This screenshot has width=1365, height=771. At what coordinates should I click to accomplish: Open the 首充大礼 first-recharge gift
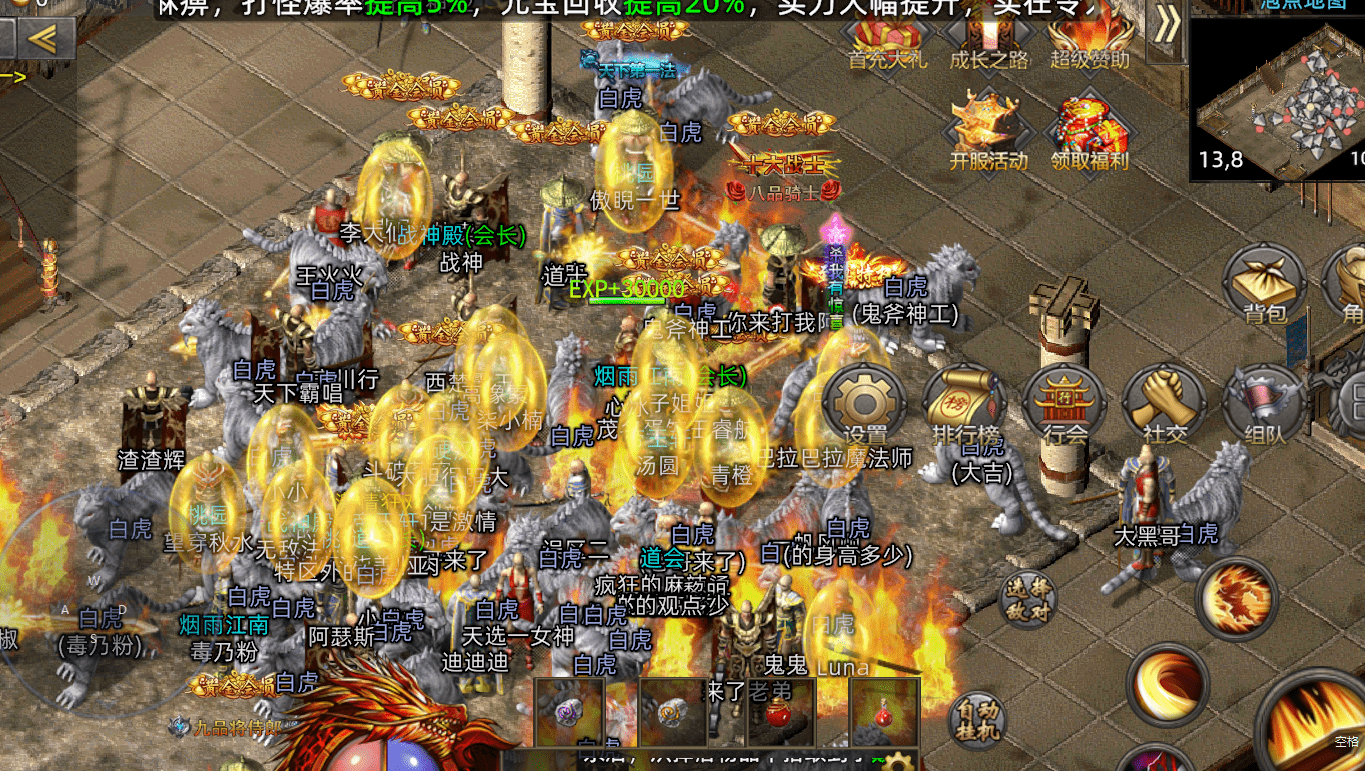[x=887, y=38]
